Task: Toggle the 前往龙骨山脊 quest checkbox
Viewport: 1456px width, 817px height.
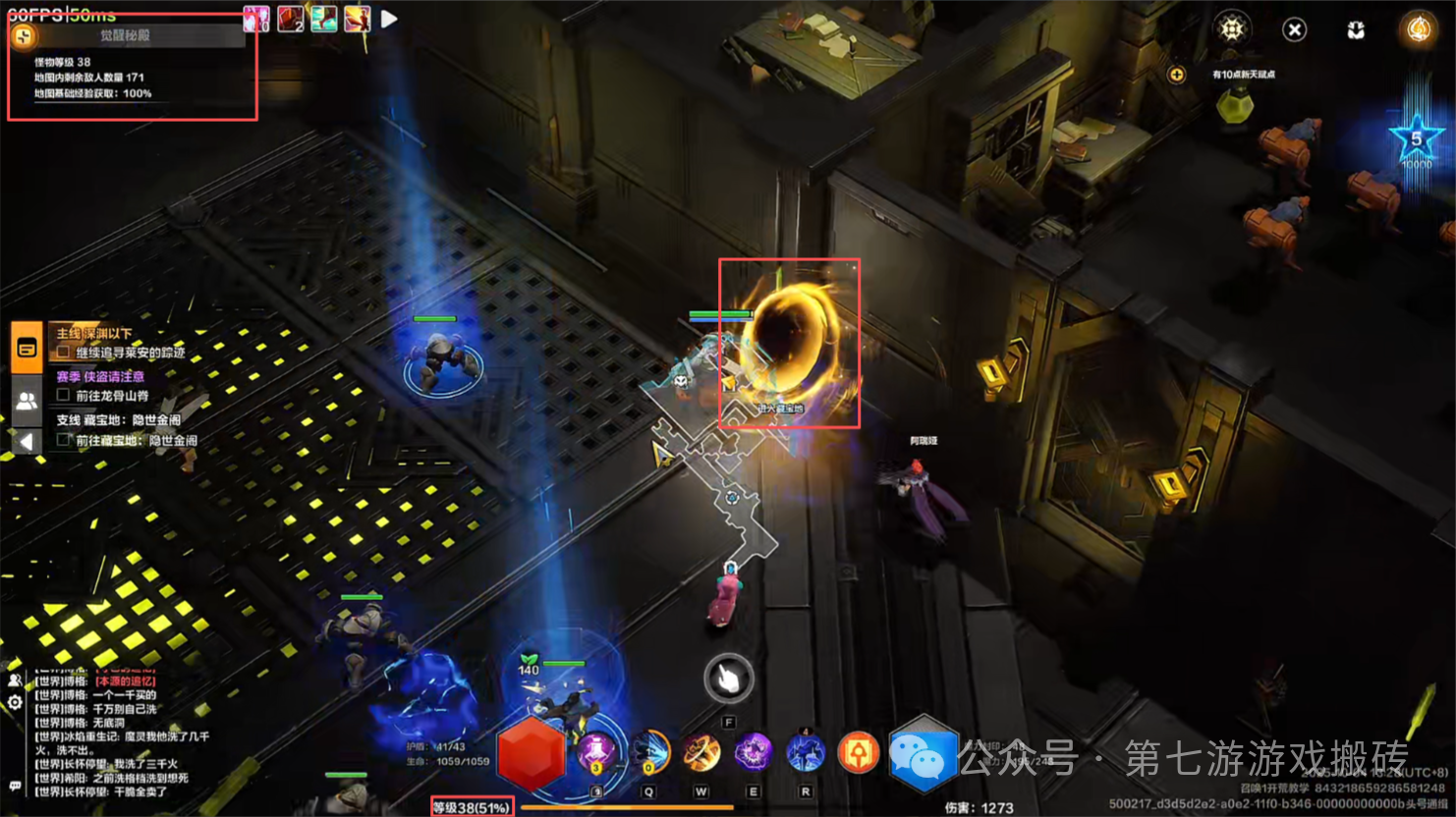Action: pyautogui.click(x=64, y=395)
